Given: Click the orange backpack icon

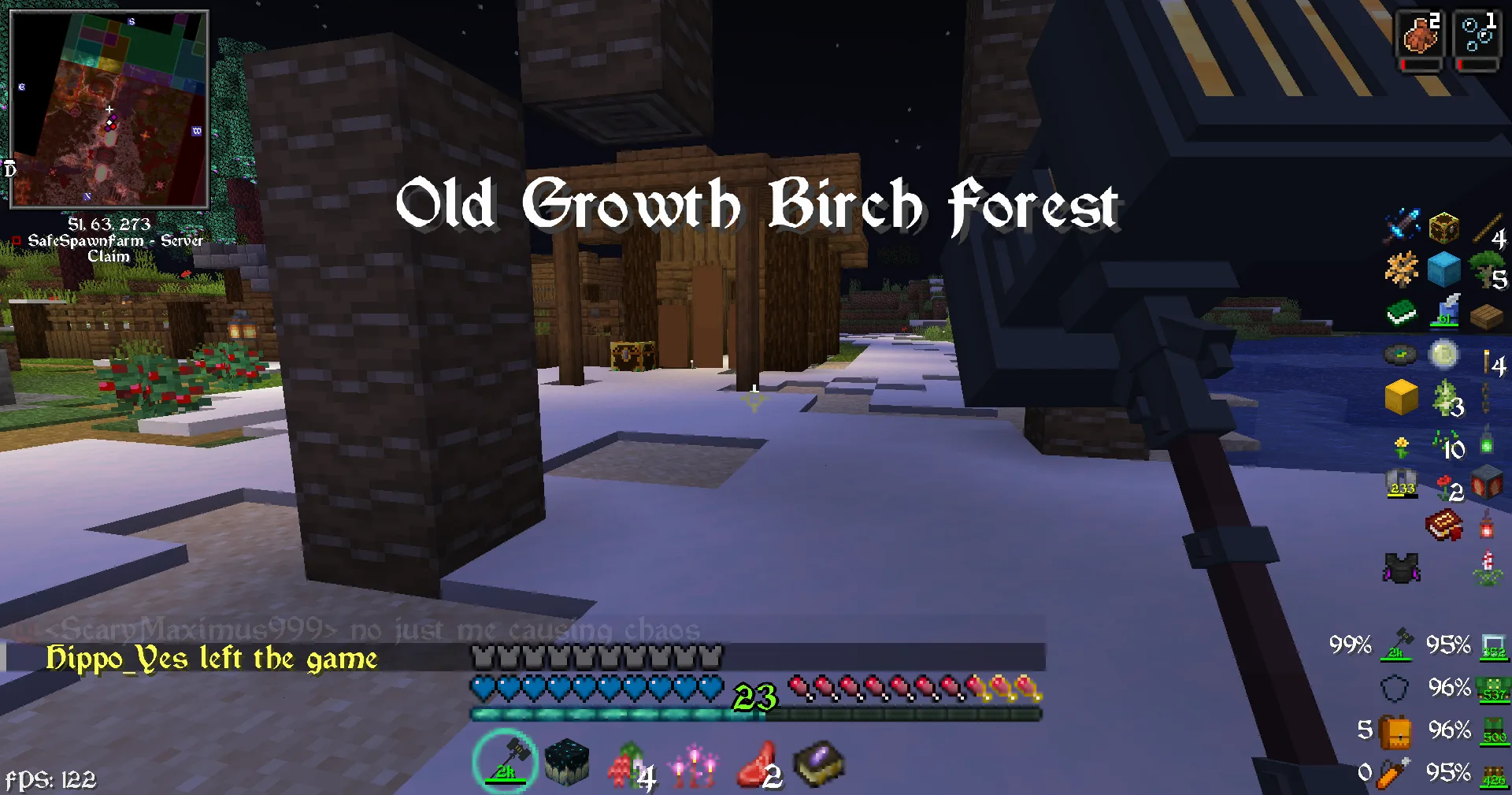Looking at the screenshot, I should 1395,732.
